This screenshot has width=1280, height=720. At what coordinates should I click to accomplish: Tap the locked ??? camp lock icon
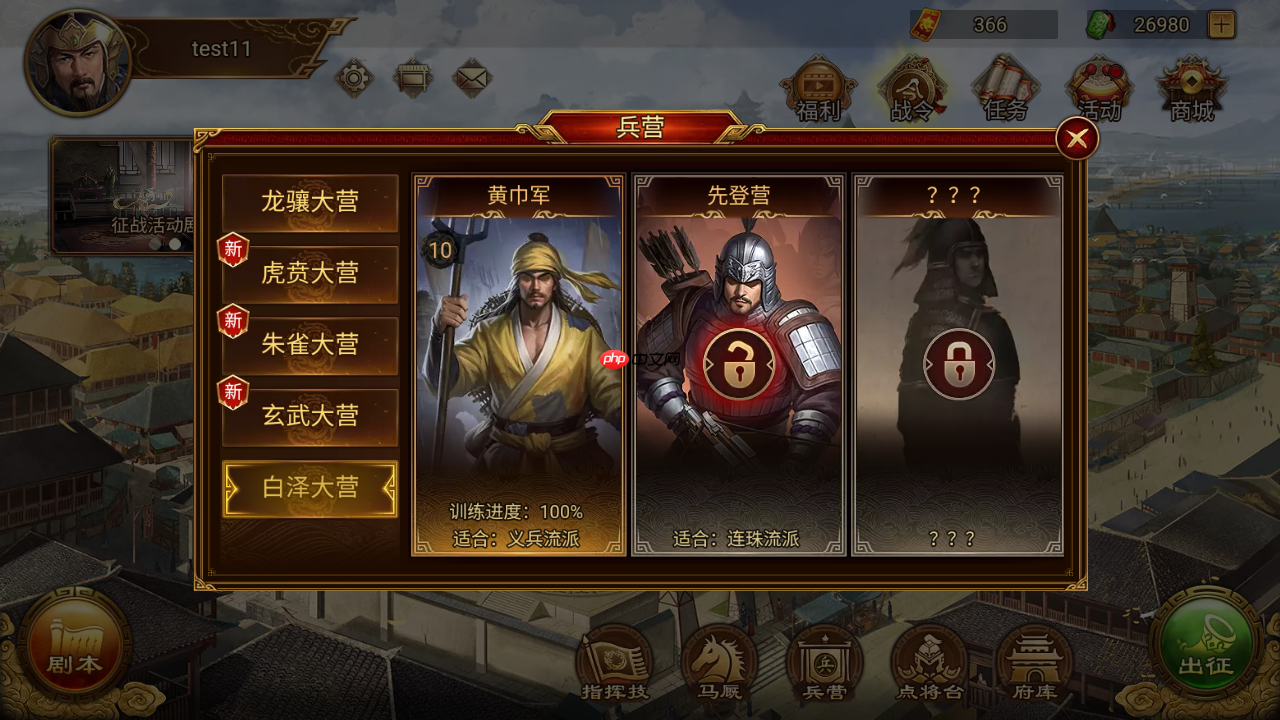point(957,362)
